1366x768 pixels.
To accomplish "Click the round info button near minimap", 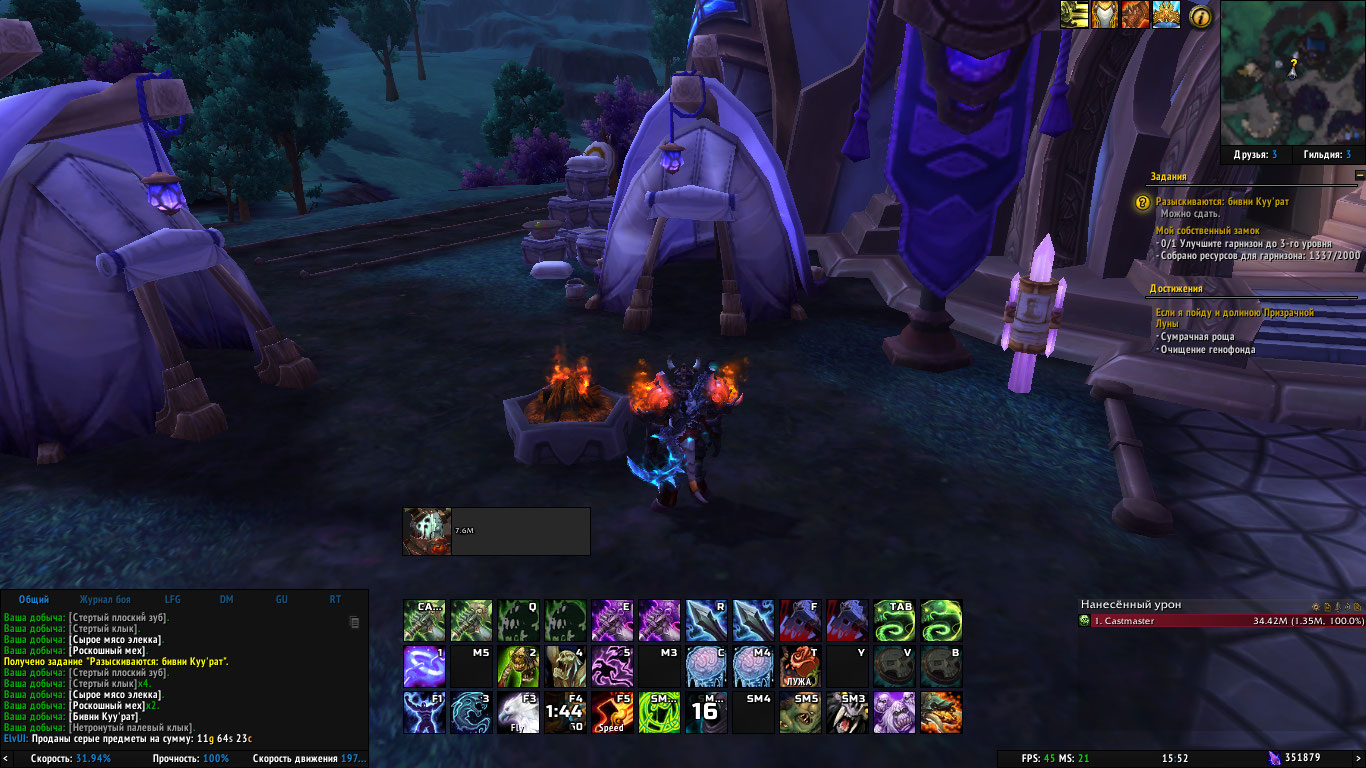I will coord(1200,16).
